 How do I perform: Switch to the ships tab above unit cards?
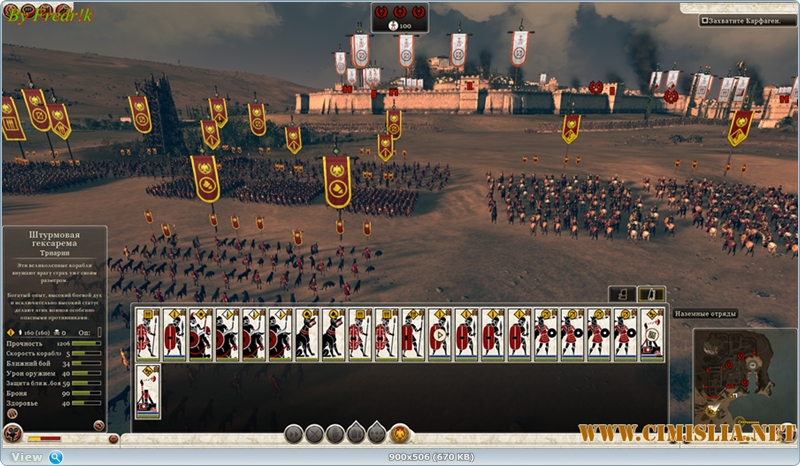[x=622, y=294]
